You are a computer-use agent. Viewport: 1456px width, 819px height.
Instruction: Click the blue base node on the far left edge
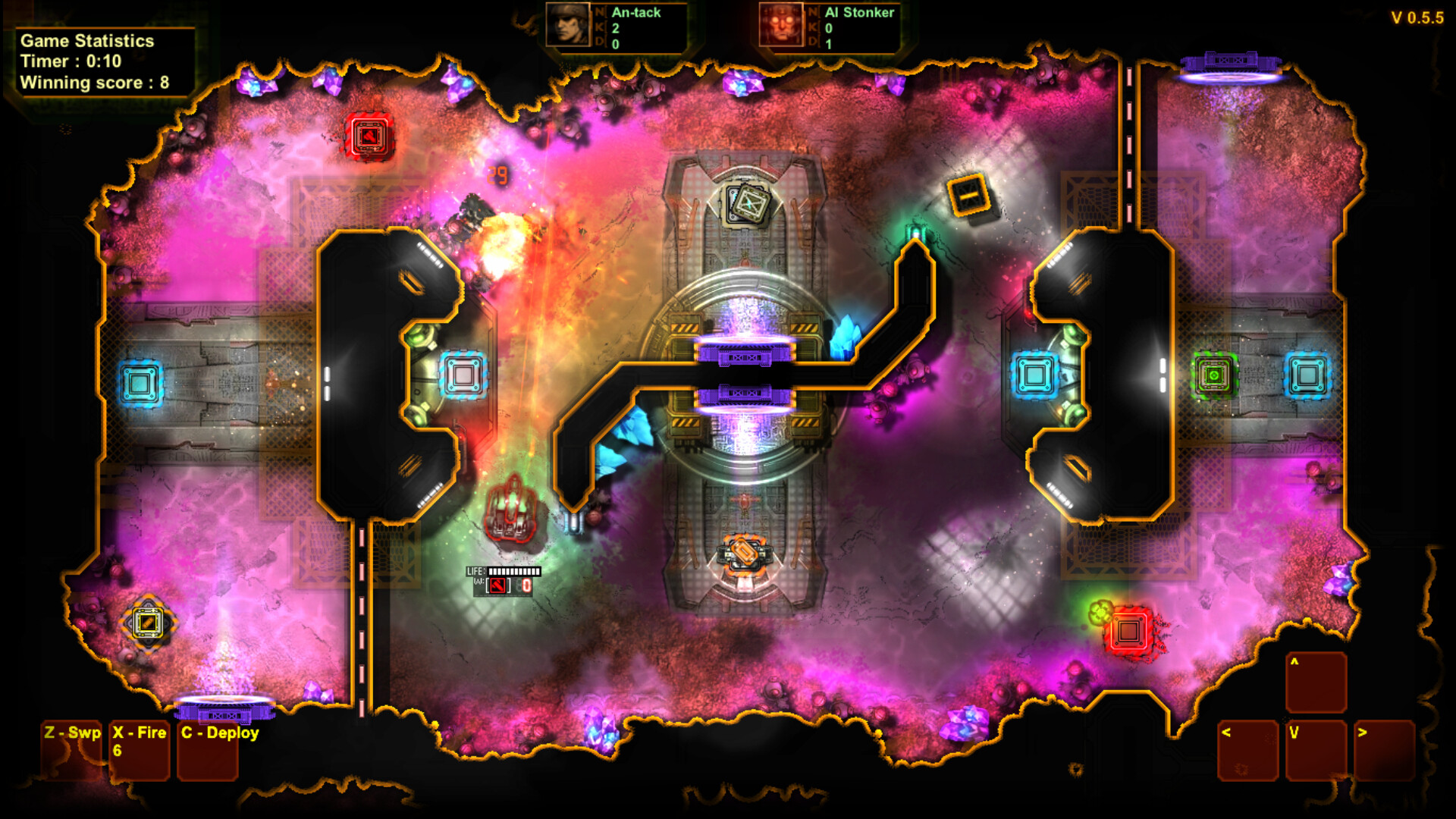click(140, 383)
